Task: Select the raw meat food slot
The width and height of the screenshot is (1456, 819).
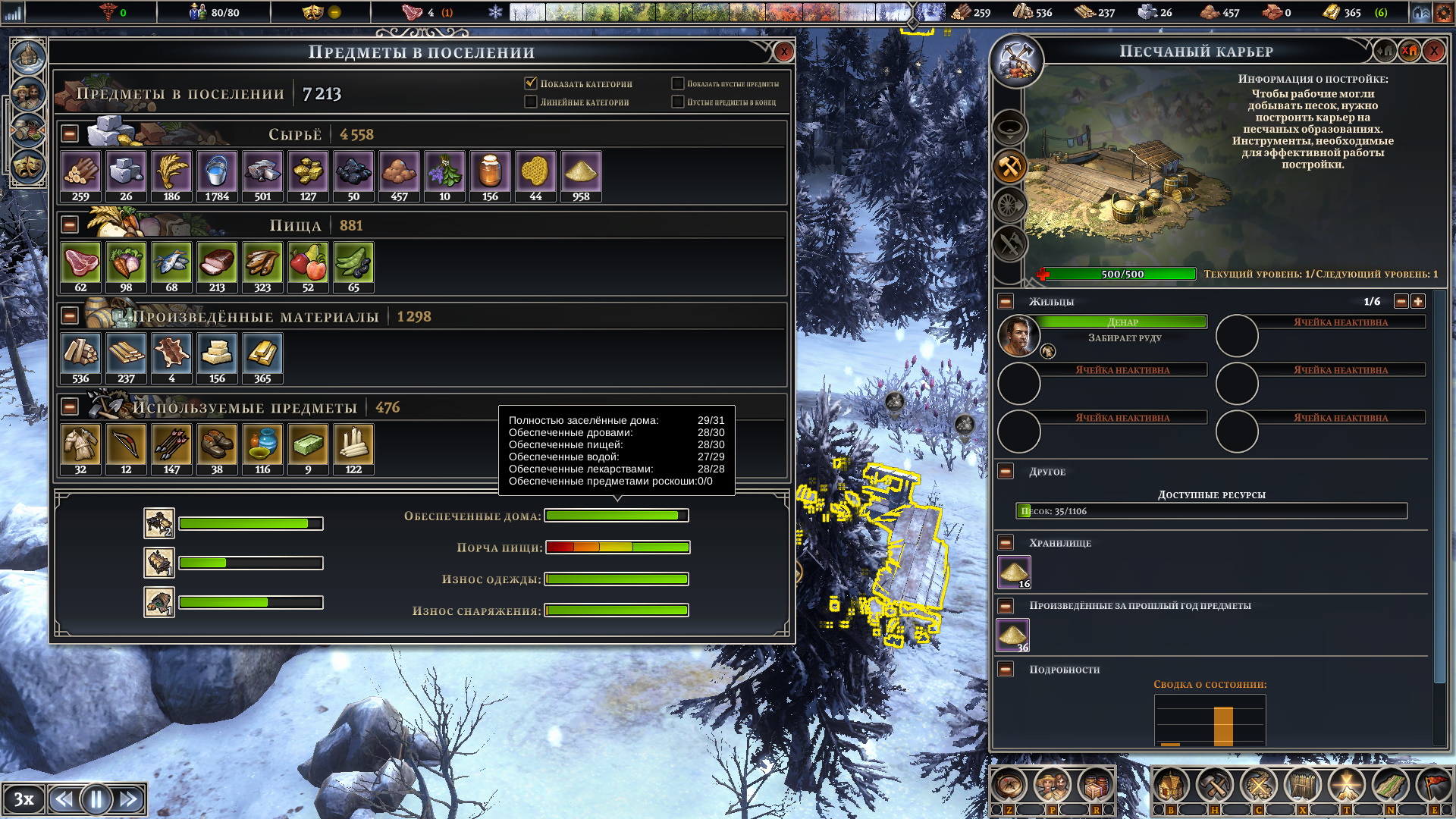Action: pyautogui.click(x=80, y=267)
